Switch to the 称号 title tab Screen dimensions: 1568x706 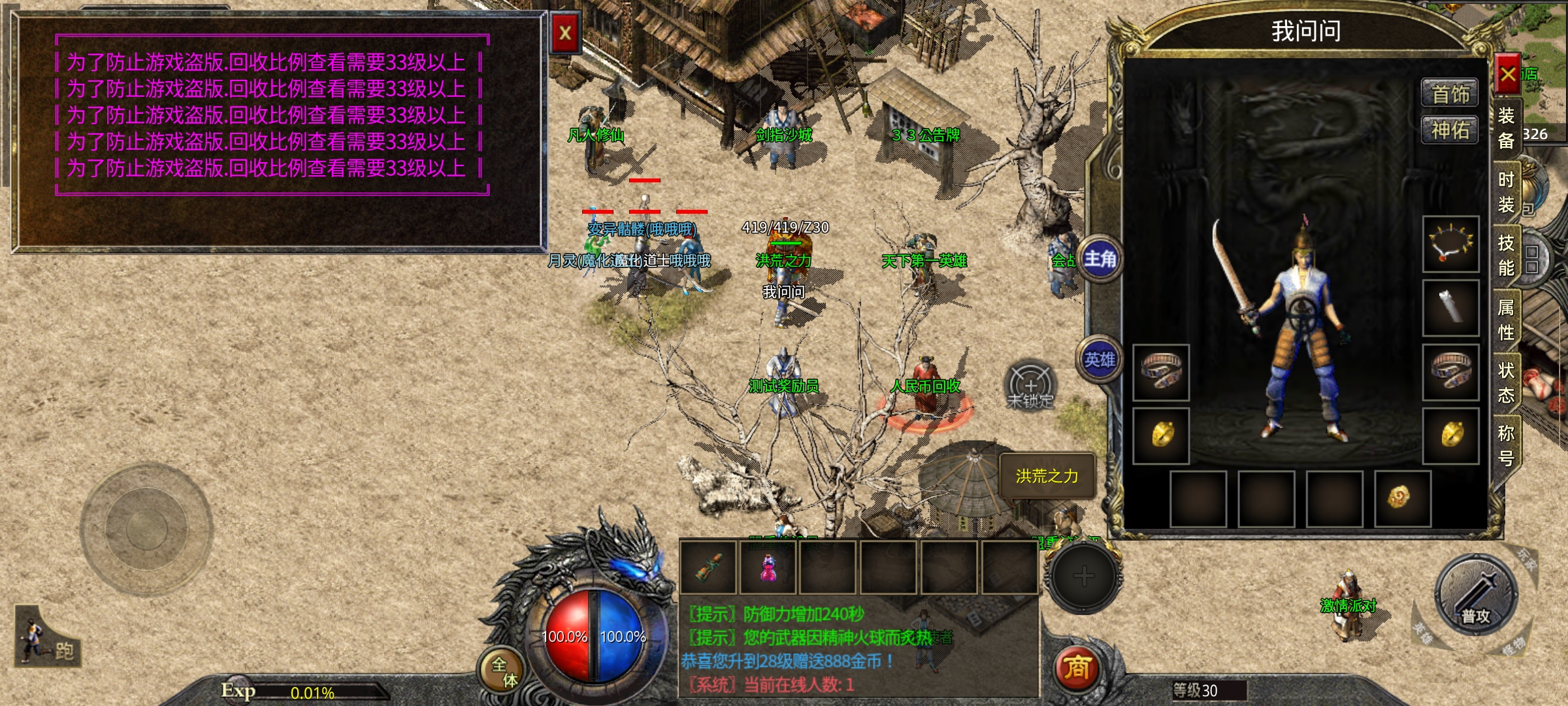click(x=1506, y=446)
